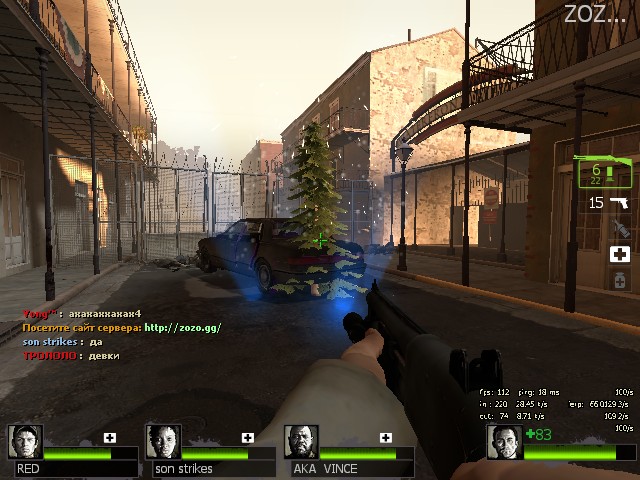Click your own survivor portrait

point(505,442)
